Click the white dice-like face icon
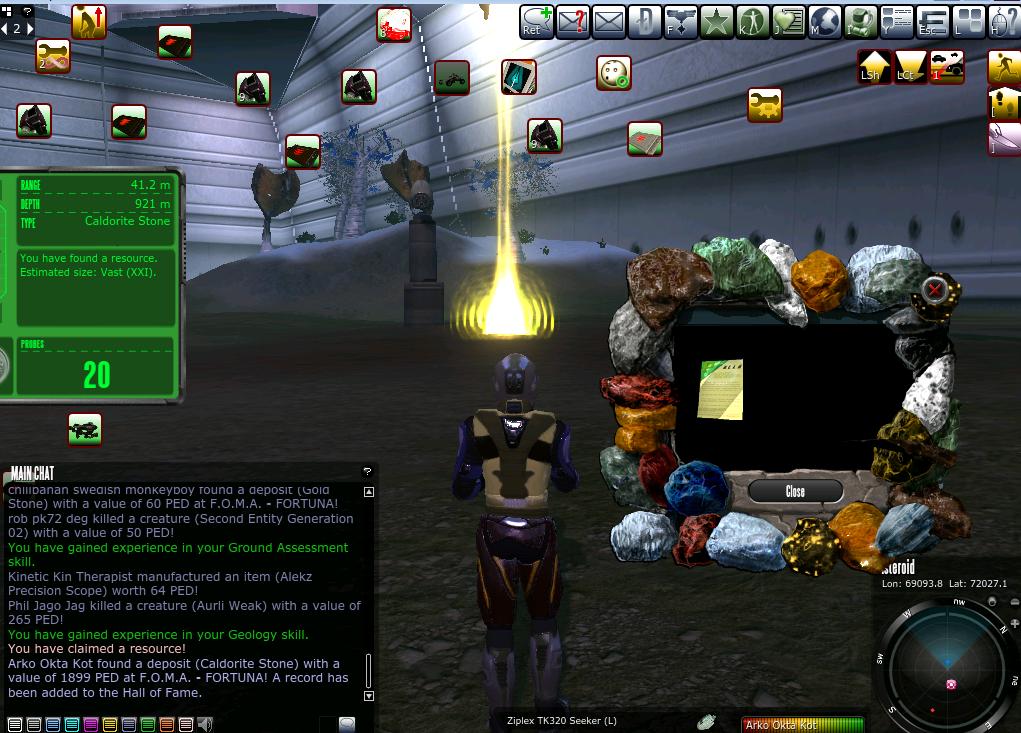Image resolution: width=1021 pixels, height=733 pixels. pos(613,73)
